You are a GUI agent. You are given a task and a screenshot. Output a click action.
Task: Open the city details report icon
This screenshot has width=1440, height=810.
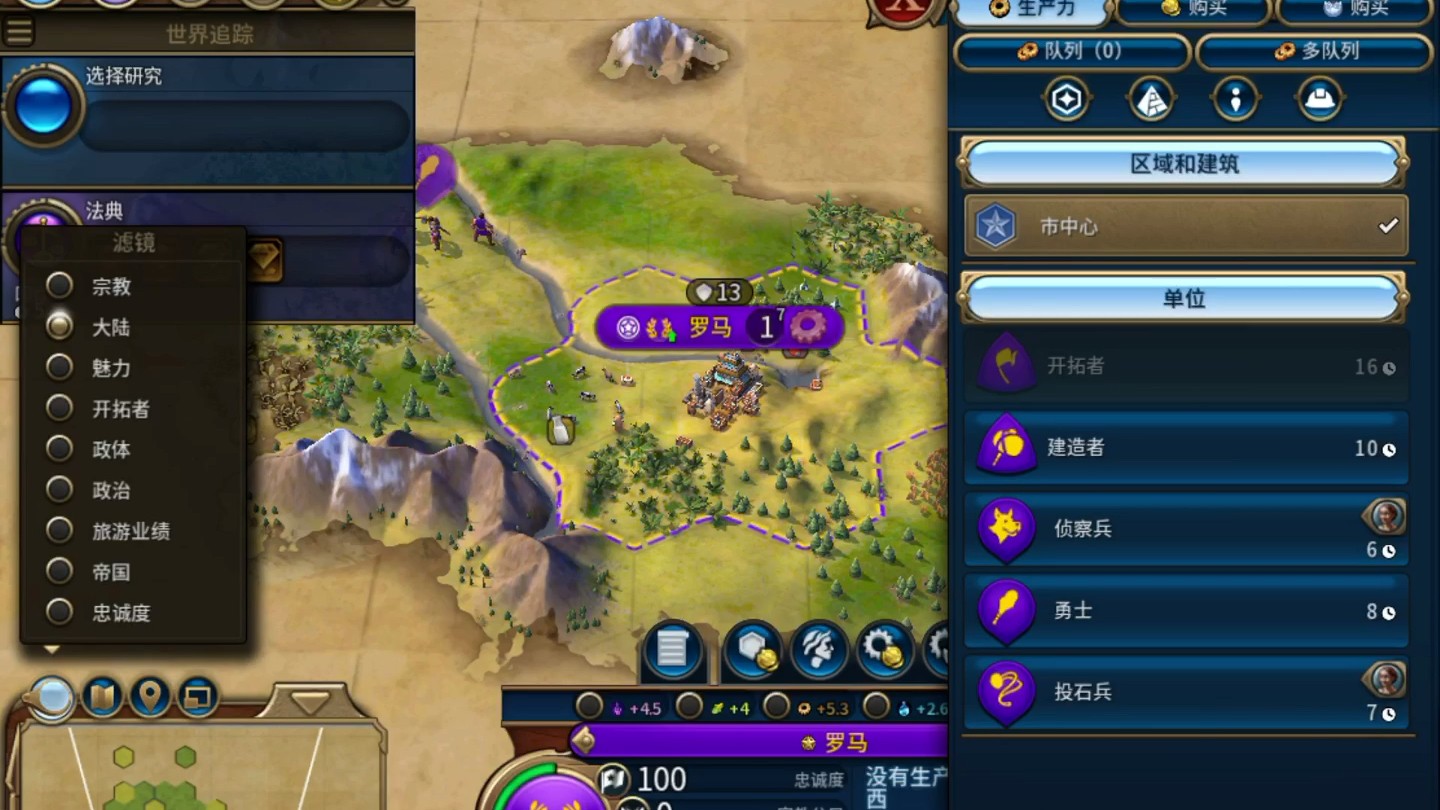(672, 650)
